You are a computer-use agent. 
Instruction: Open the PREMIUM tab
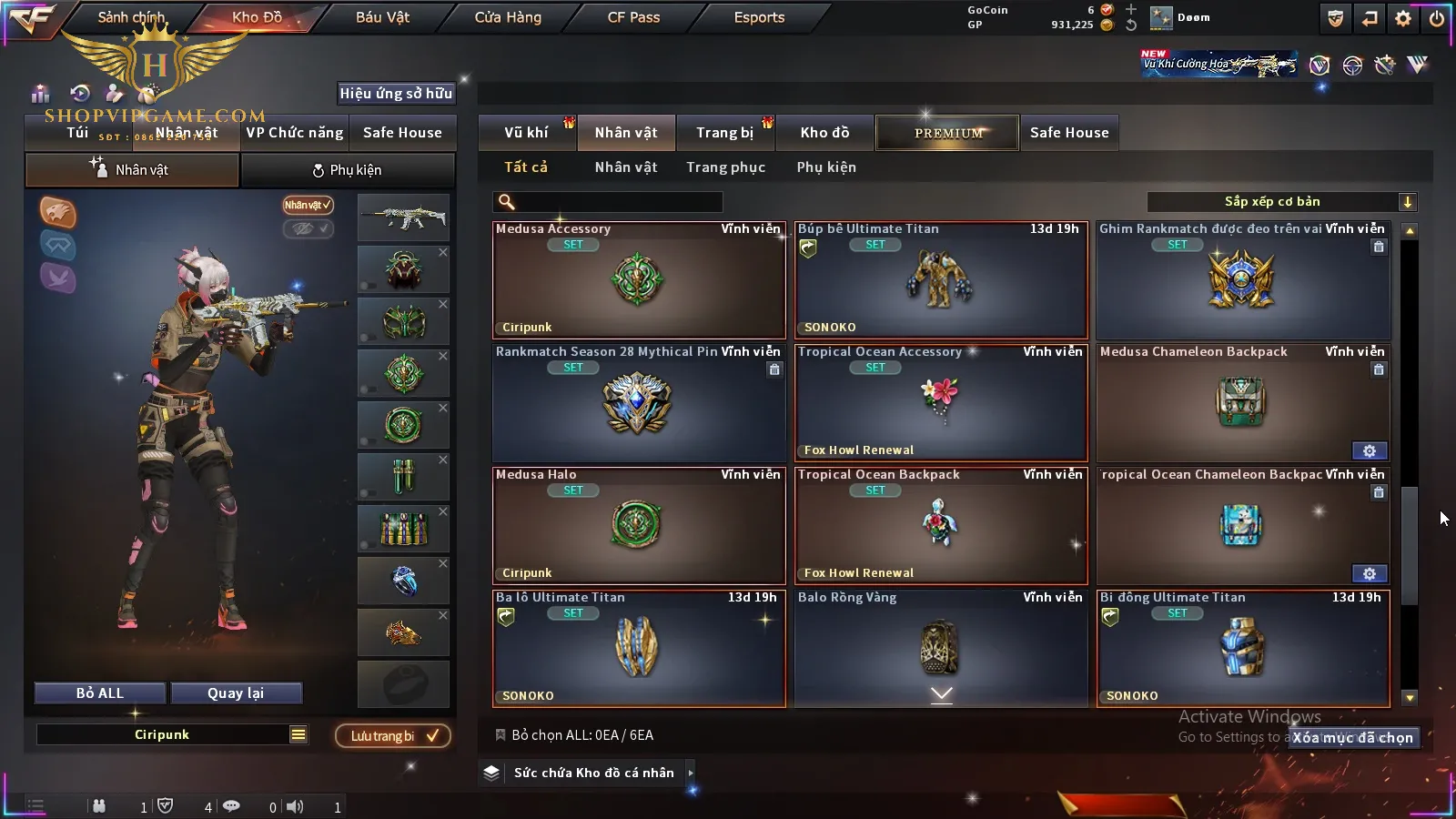[x=947, y=133]
